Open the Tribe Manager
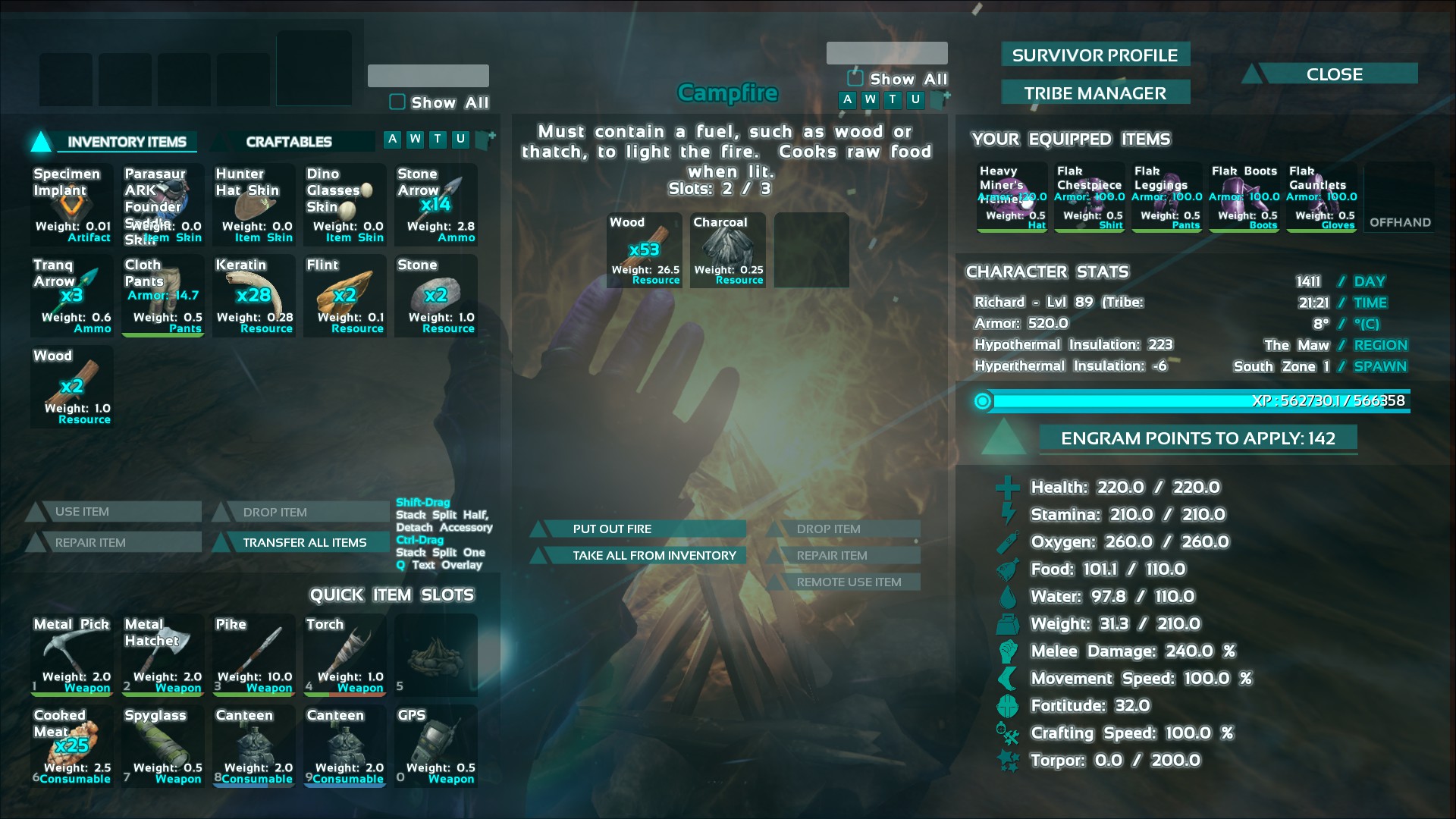The height and width of the screenshot is (819, 1456). pyautogui.click(x=1094, y=93)
